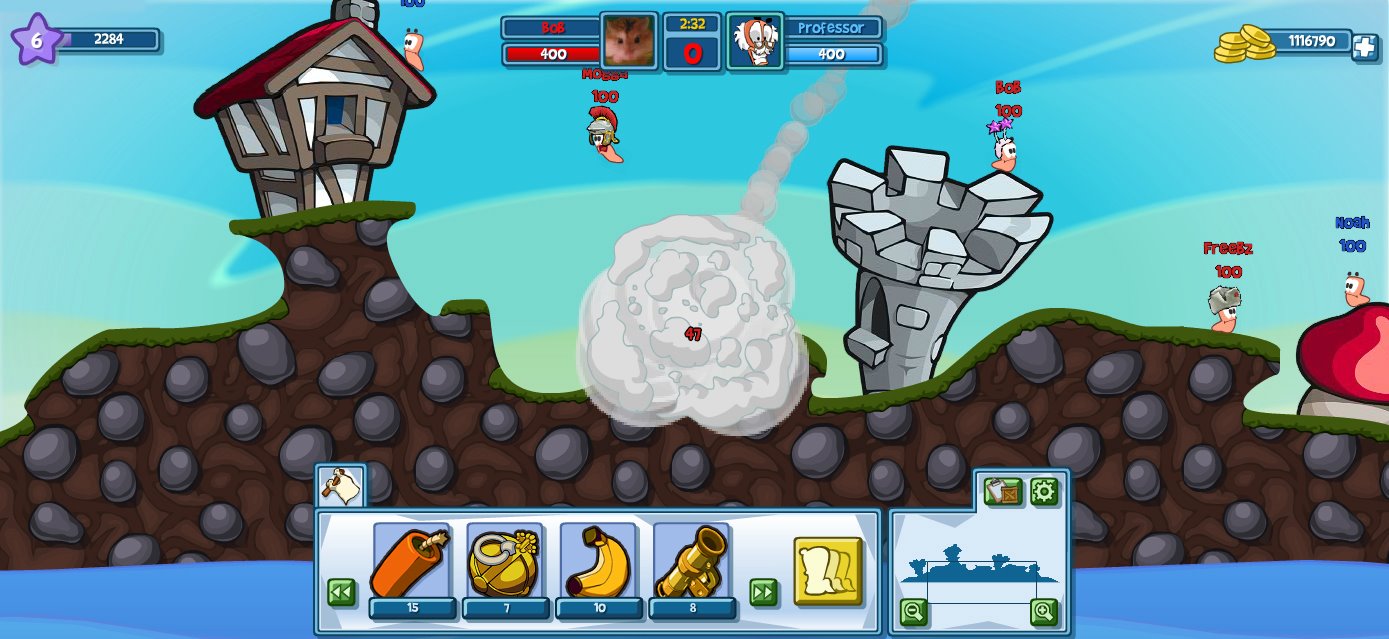Open the clipboard and crate button
1389x639 pixels.
(1002, 492)
